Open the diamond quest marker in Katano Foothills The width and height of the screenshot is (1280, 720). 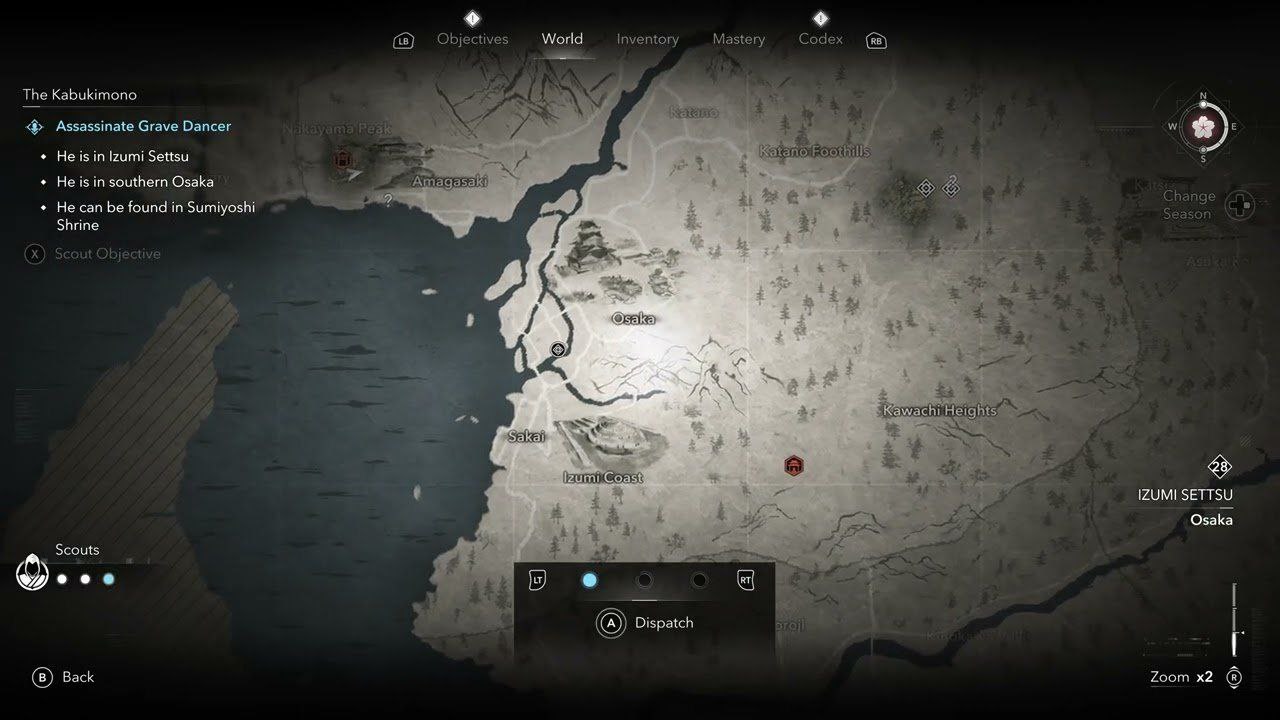(925, 187)
